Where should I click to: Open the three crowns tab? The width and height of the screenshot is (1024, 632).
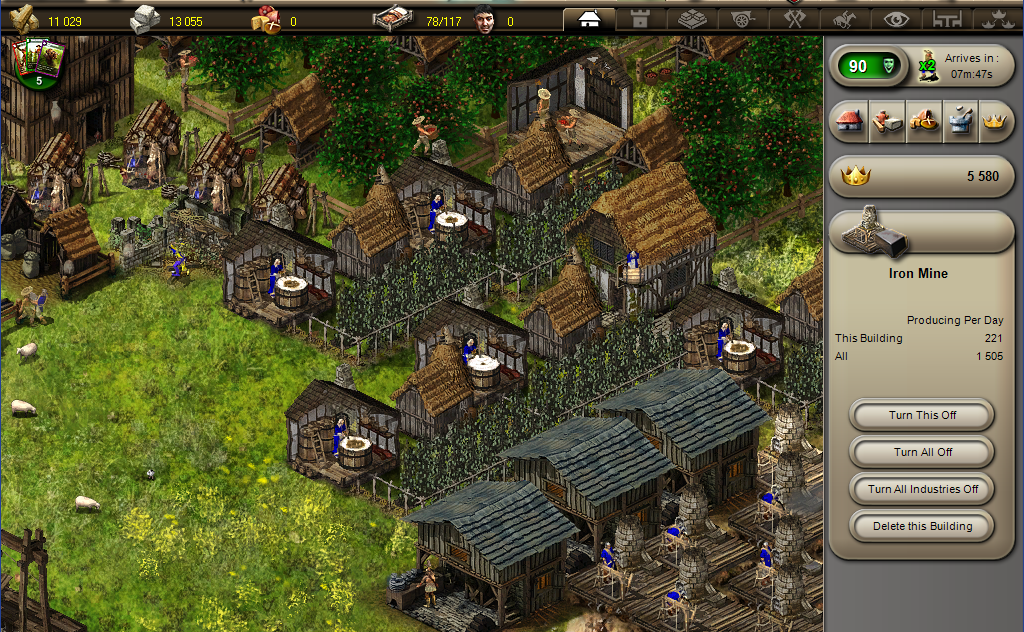(997, 19)
